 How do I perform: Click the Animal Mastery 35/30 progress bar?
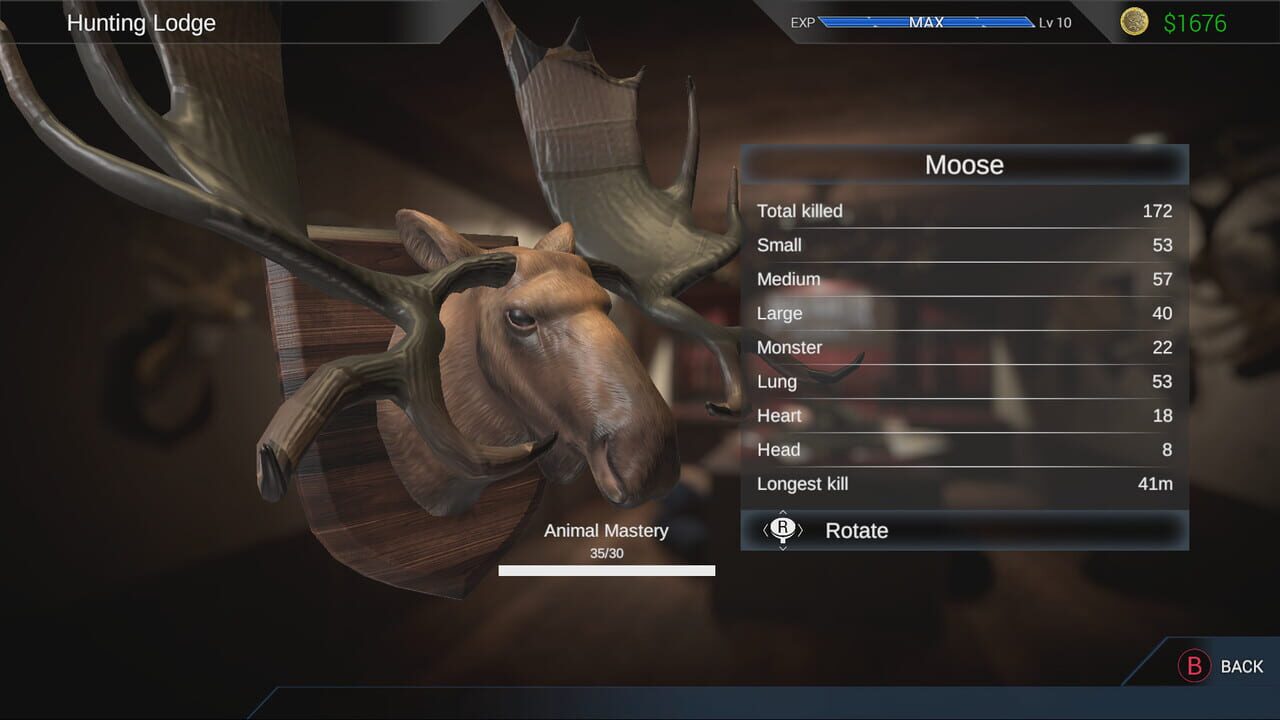[606, 570]
